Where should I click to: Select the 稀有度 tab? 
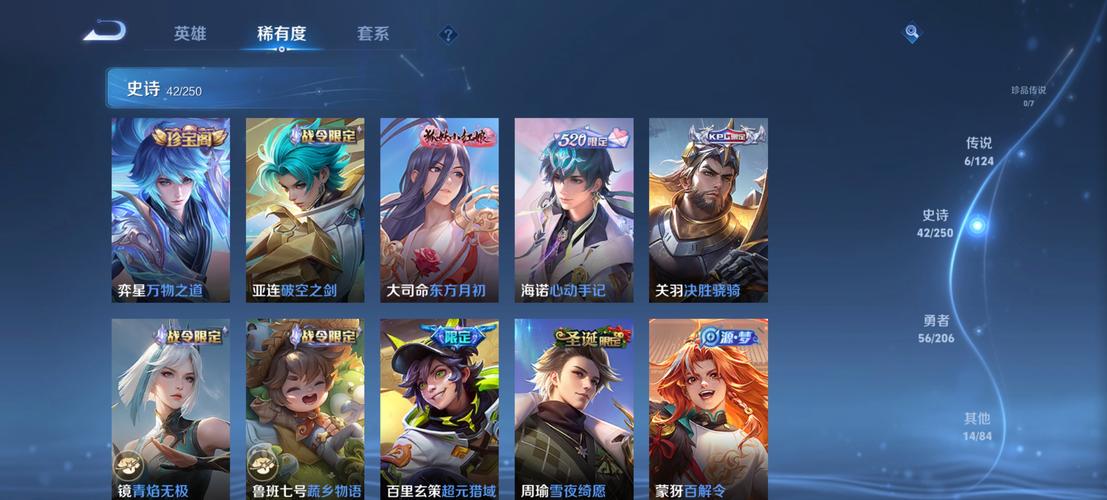tap(281, 33)
